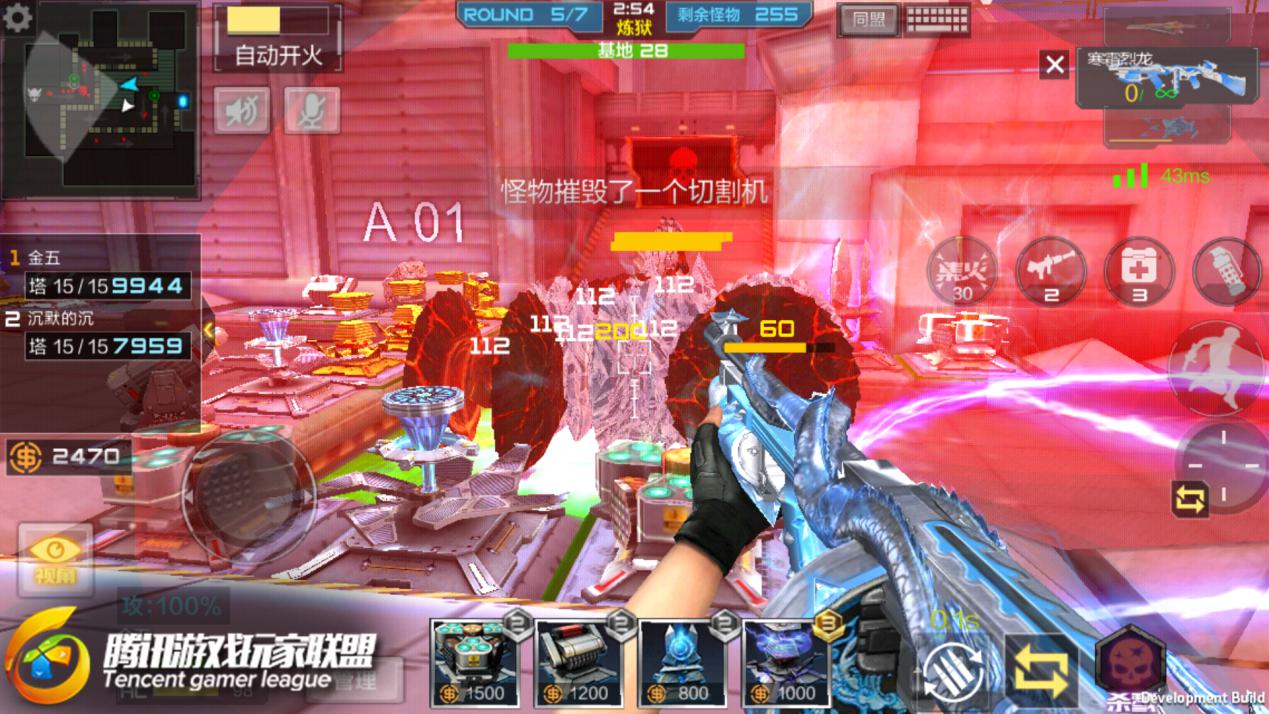The width and height of the screenshot is (1269, 714).
Task: Toggle the 视角 view-angle eye button
Action: click(55, 559)
